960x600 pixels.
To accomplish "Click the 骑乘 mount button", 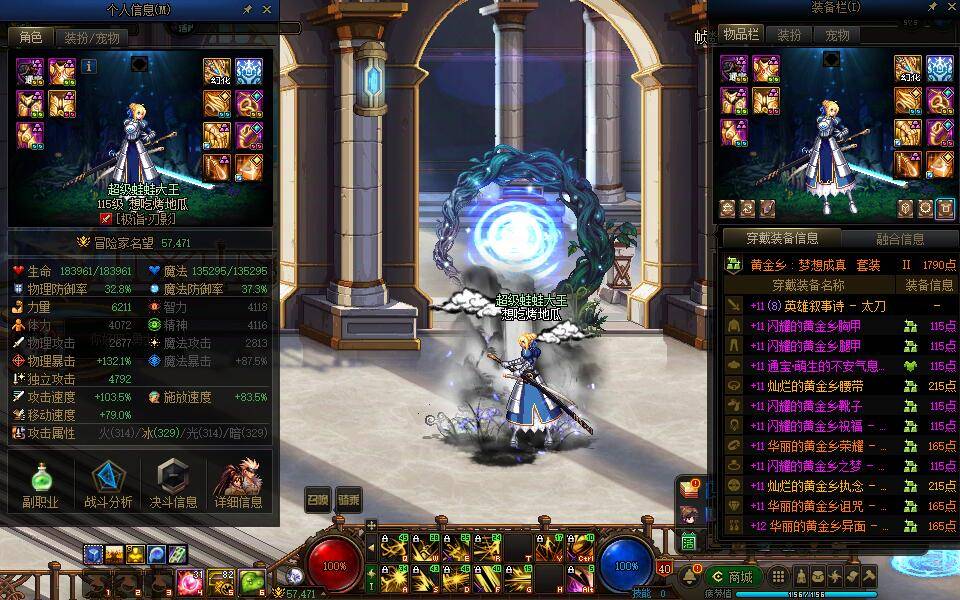I will (x=348, y=499).
